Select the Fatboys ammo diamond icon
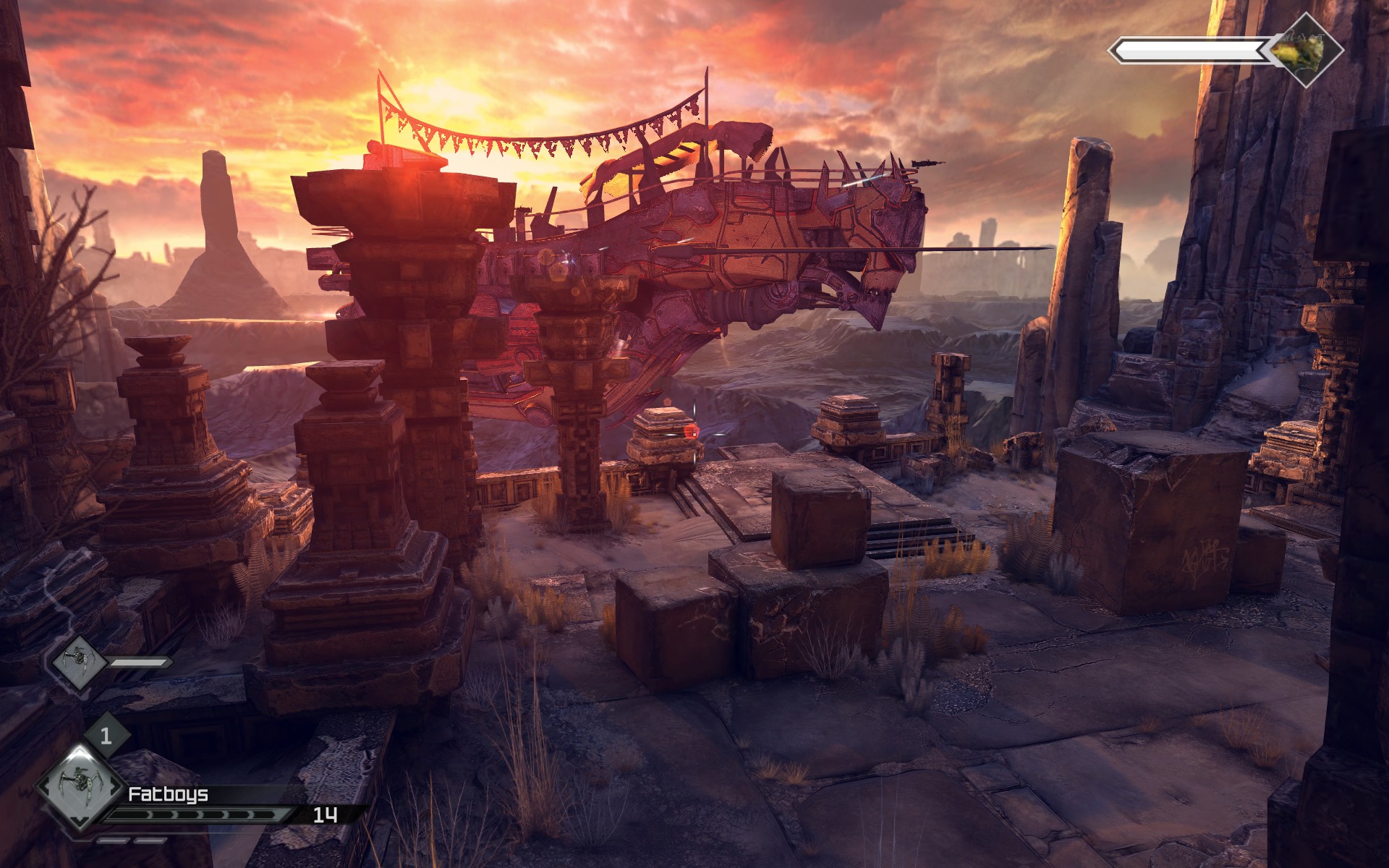The image size is (1389, 868). 80,788
